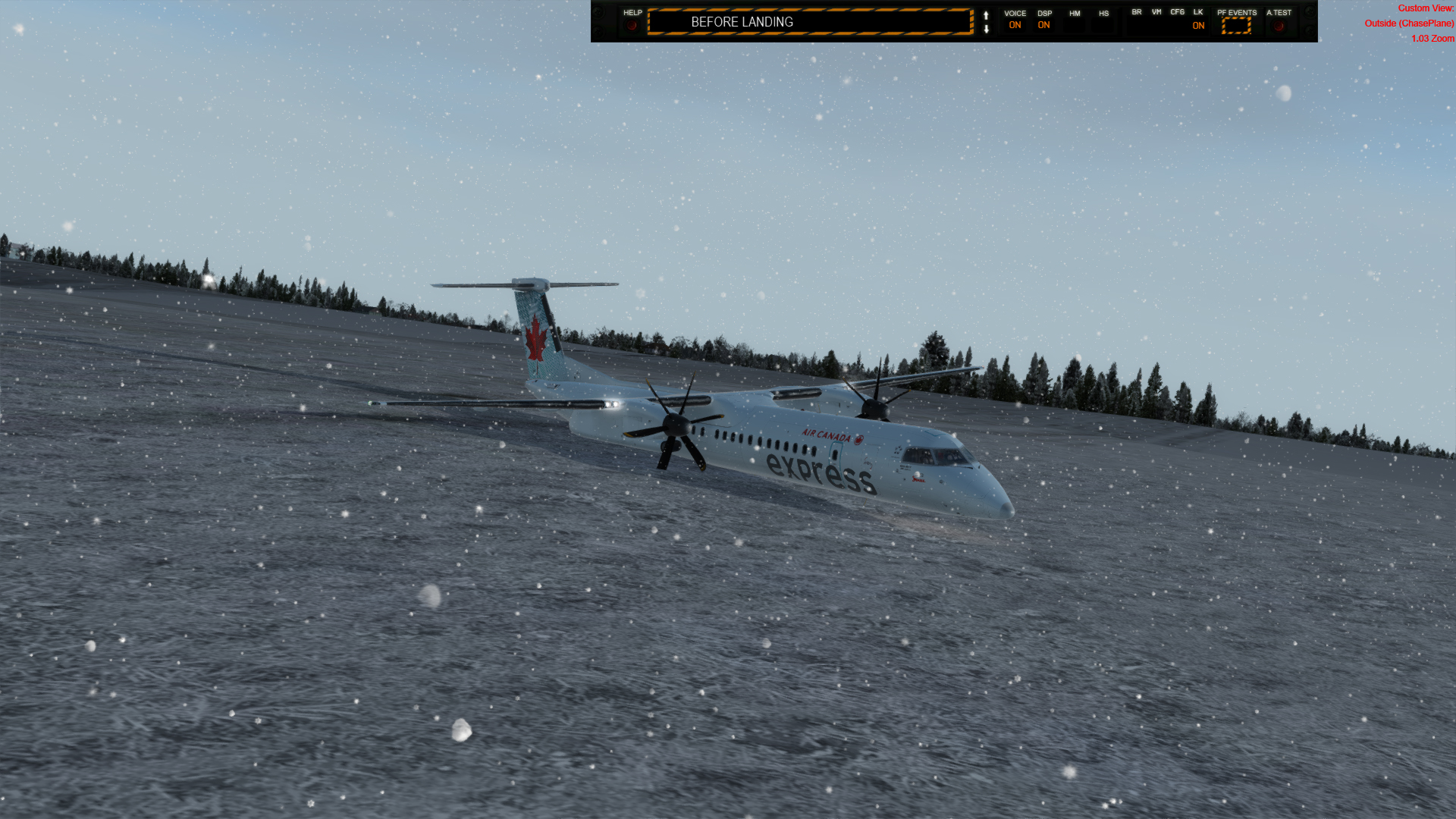This screenshot has width=1456, height=819.
Task: Click the HELP button on the panel
Action: pyautogui.click(x=632, y=25)
